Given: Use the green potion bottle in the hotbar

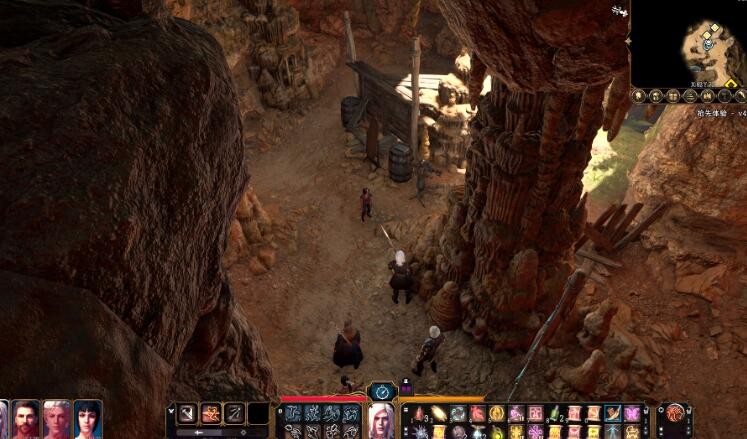Looking at the screenshot, I should pyautogui.click(x=553, y=413).
